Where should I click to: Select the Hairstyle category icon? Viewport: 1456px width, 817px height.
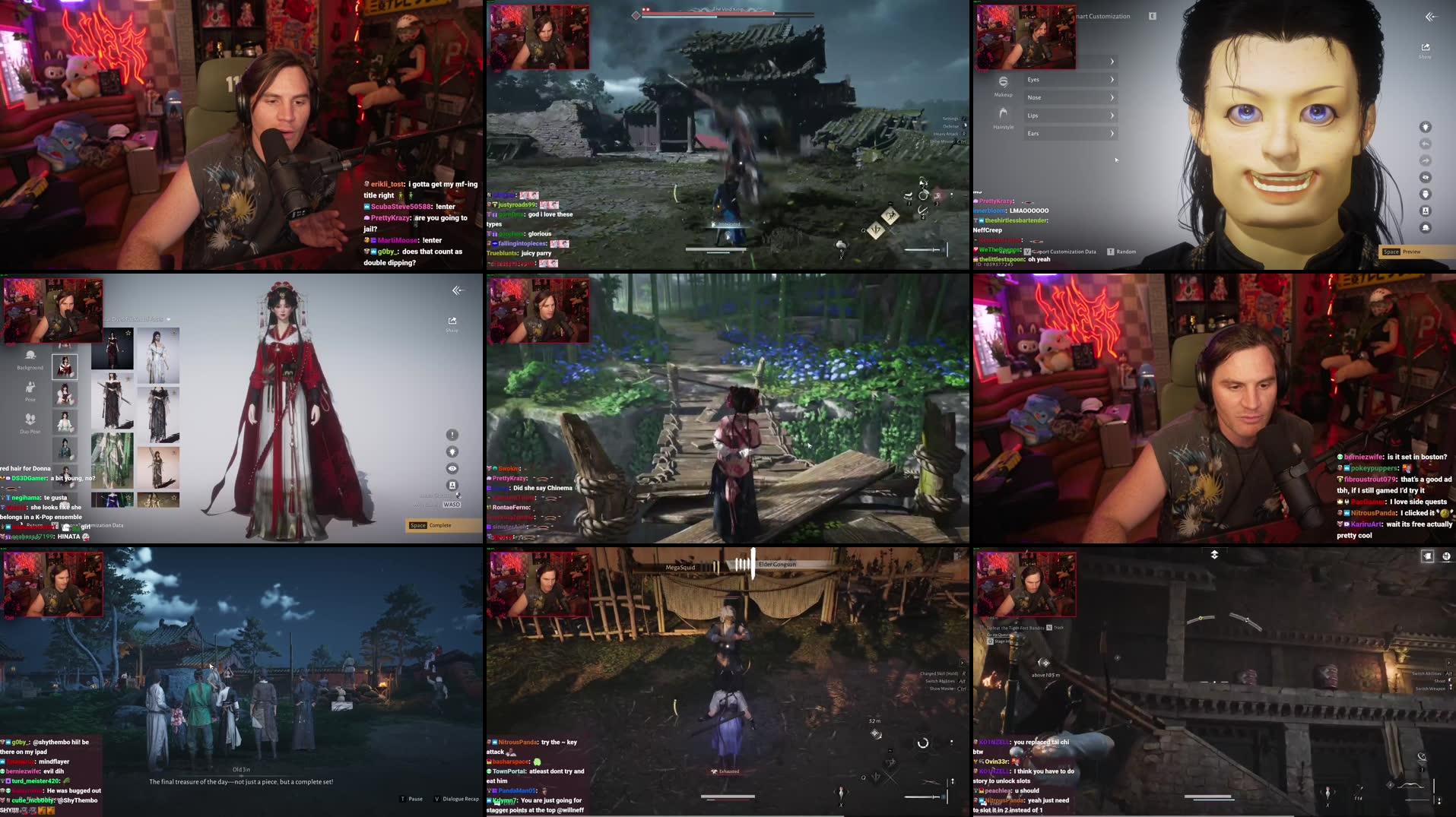point(1004,119)
